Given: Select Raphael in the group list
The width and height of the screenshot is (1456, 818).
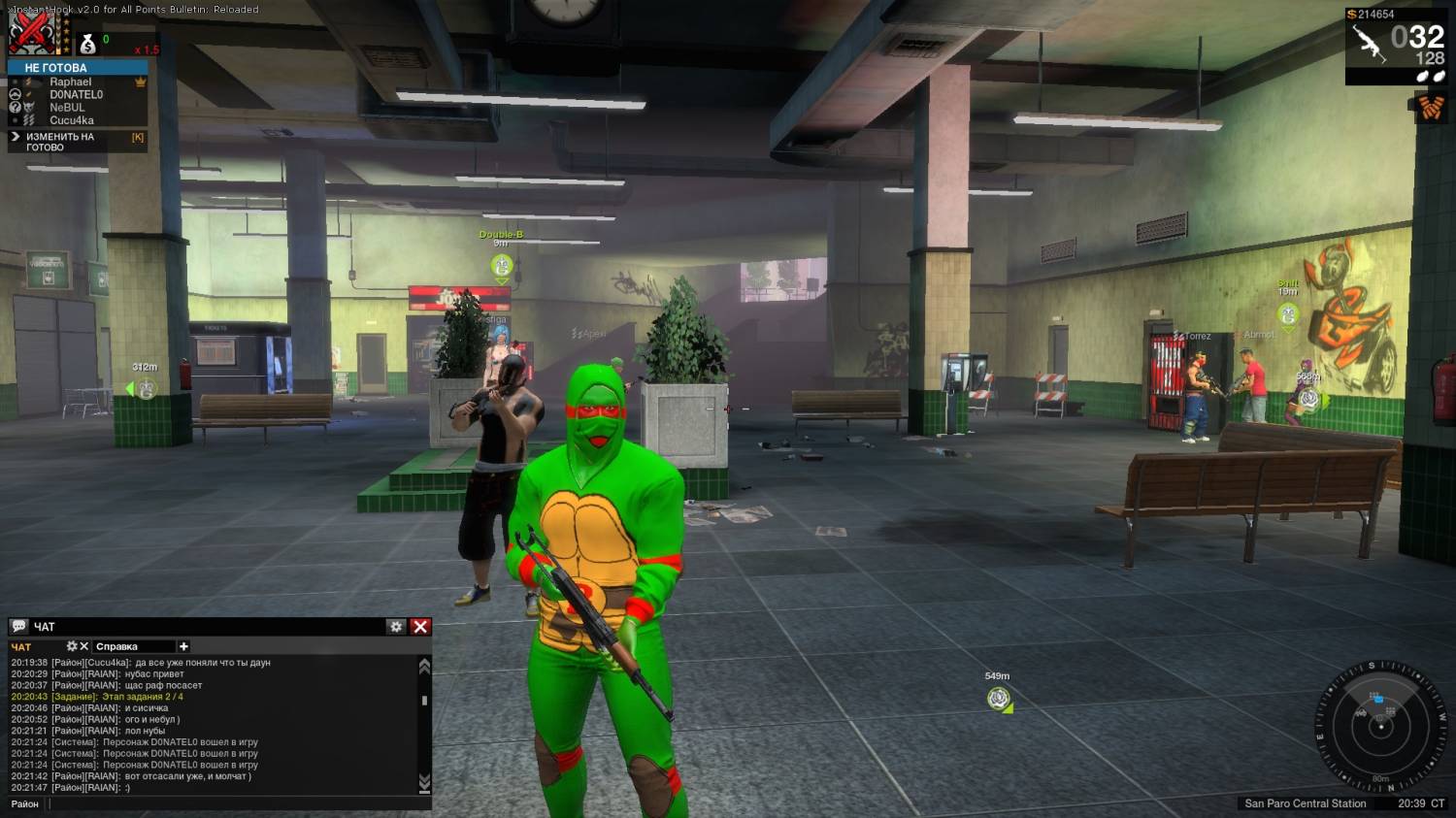Looking at the screenshot, I should tap(71, 82).
